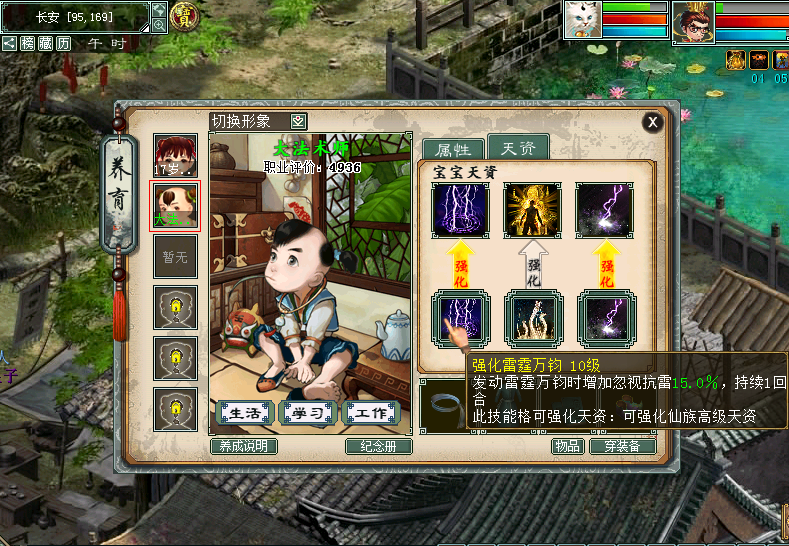The width and height of the screenshot is (789, 546).
Task: Select the red-haired 17岁 child portrait
Action: [x=175, y=155]
